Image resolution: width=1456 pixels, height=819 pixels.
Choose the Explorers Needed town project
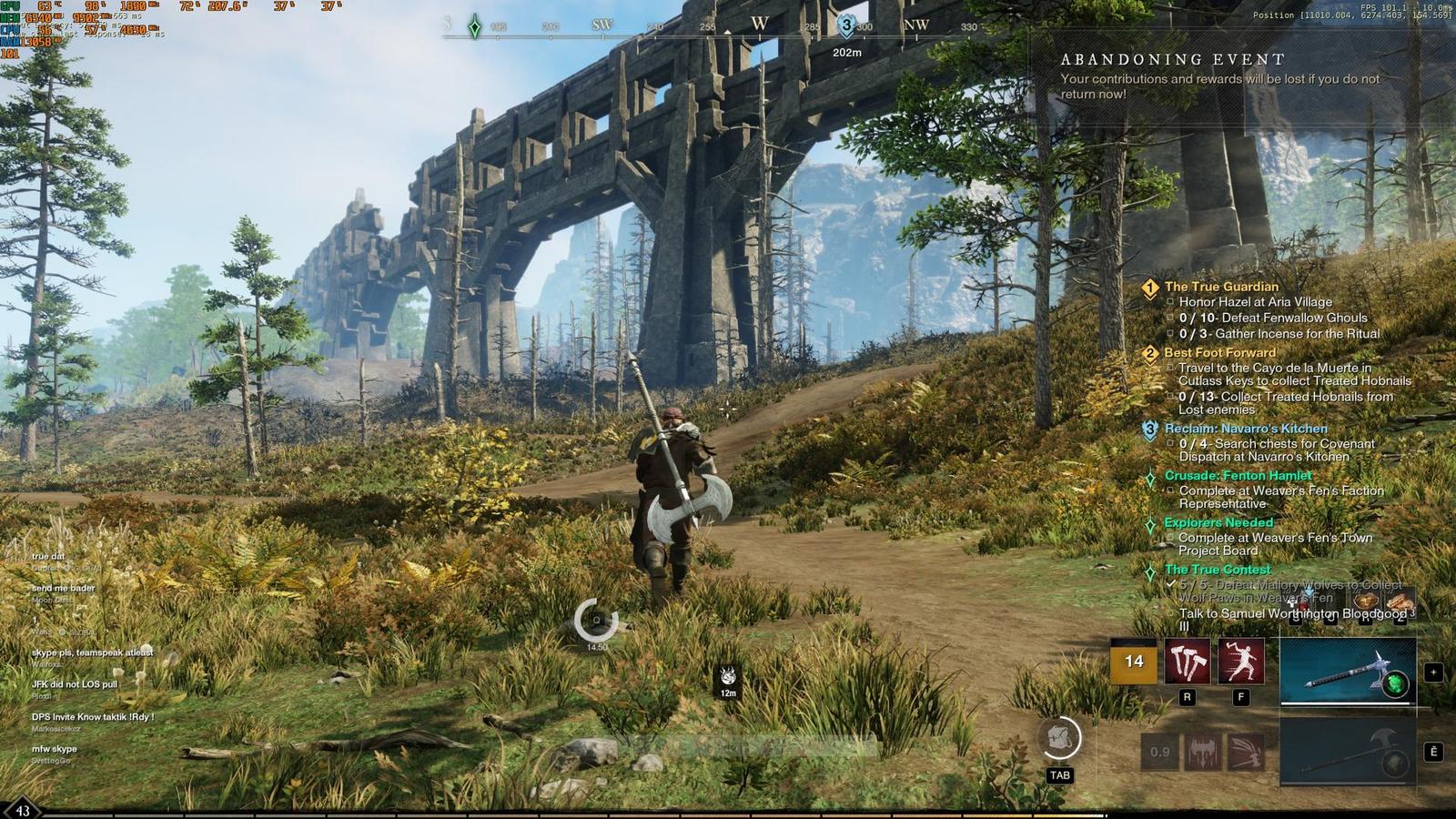(x=1218, y=523)
